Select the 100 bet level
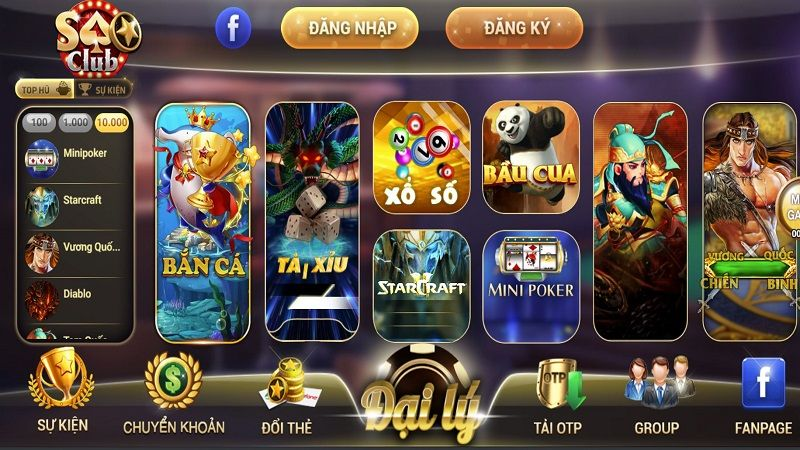800x450 pixels. pos(39,122)
